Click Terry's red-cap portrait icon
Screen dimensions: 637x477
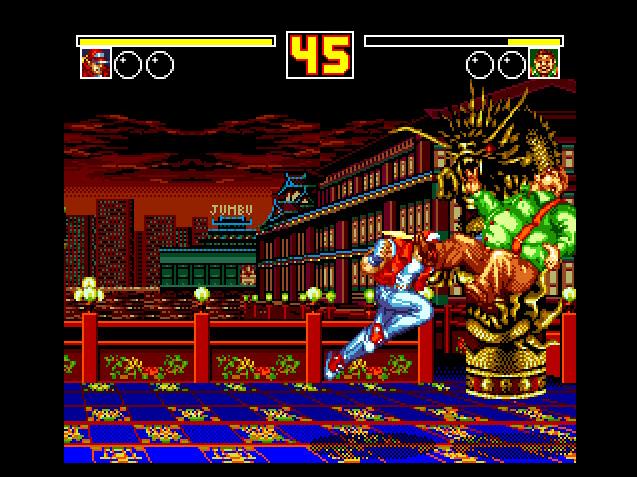click(x=95, y=64)
